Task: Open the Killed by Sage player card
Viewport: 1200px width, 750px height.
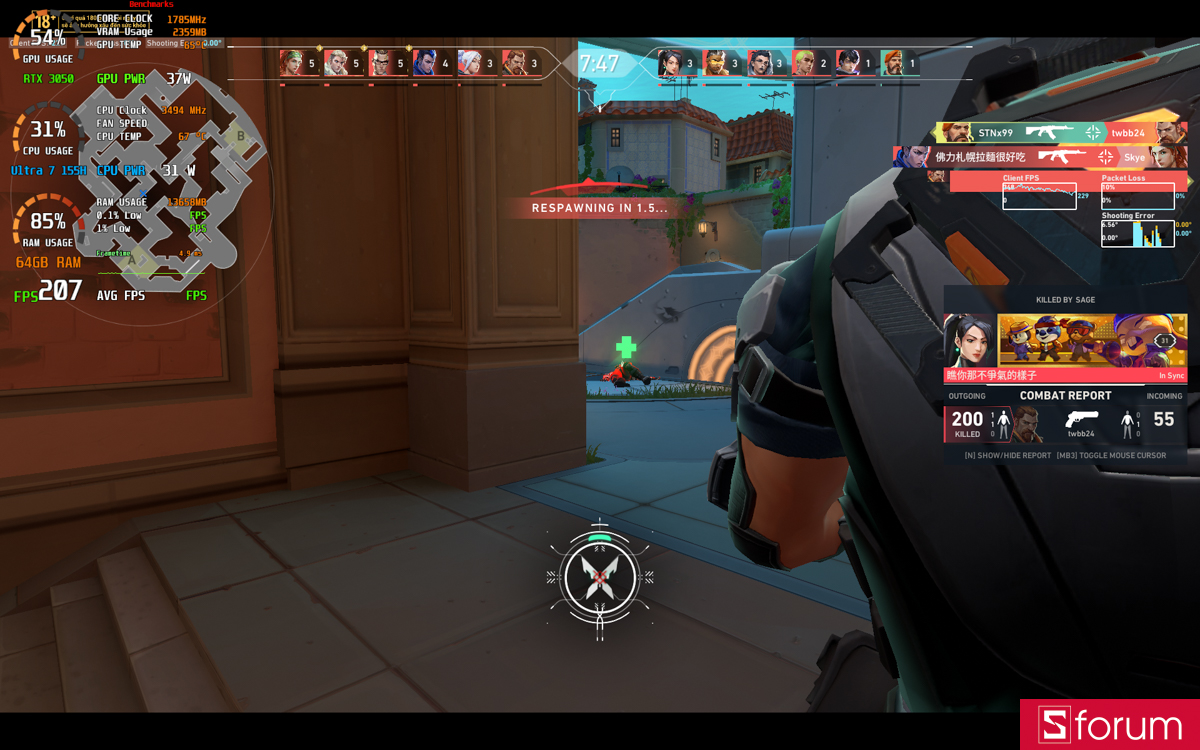Action: coord(1065,341)
